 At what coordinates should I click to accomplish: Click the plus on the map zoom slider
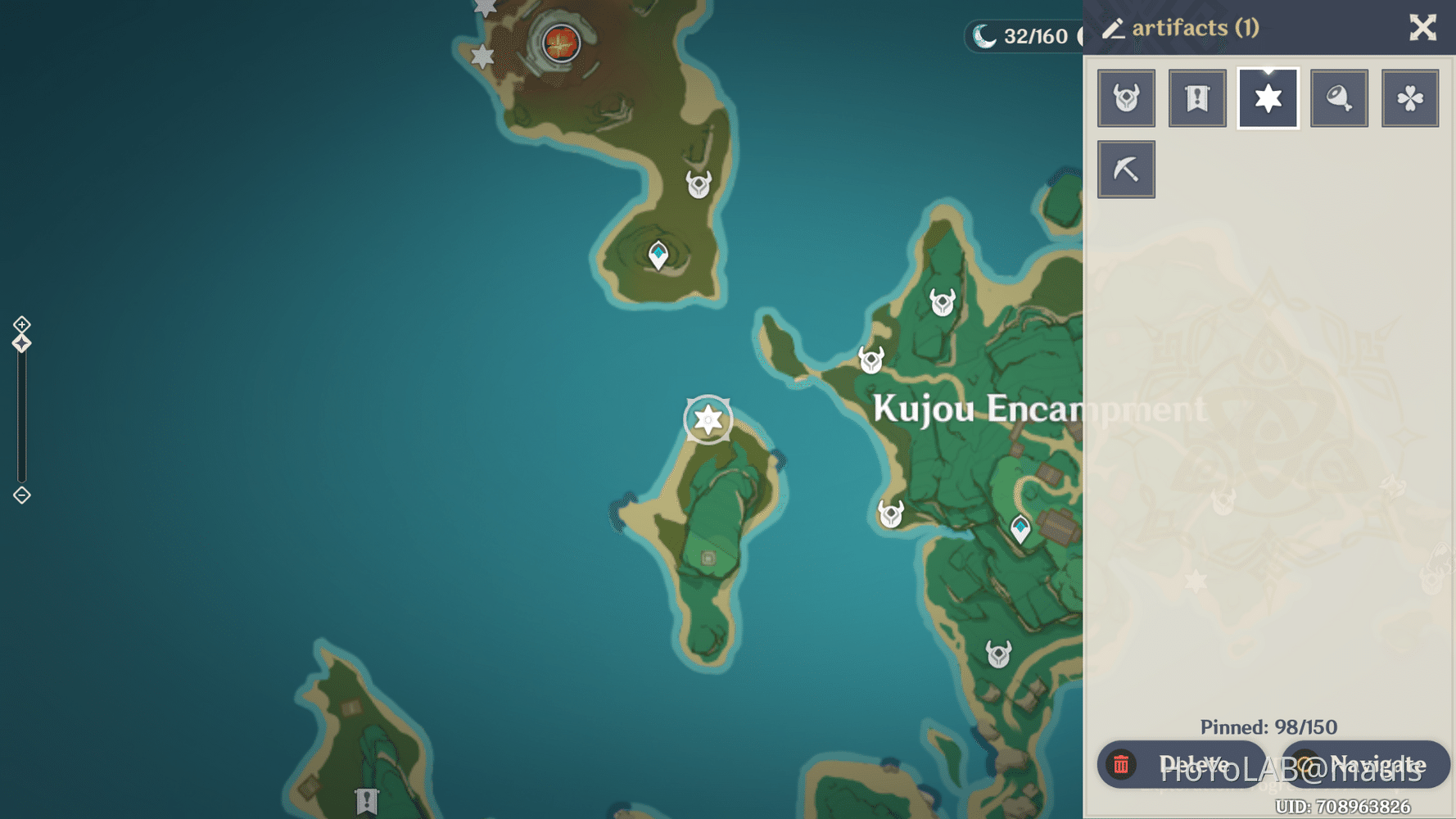click(20, 324)
